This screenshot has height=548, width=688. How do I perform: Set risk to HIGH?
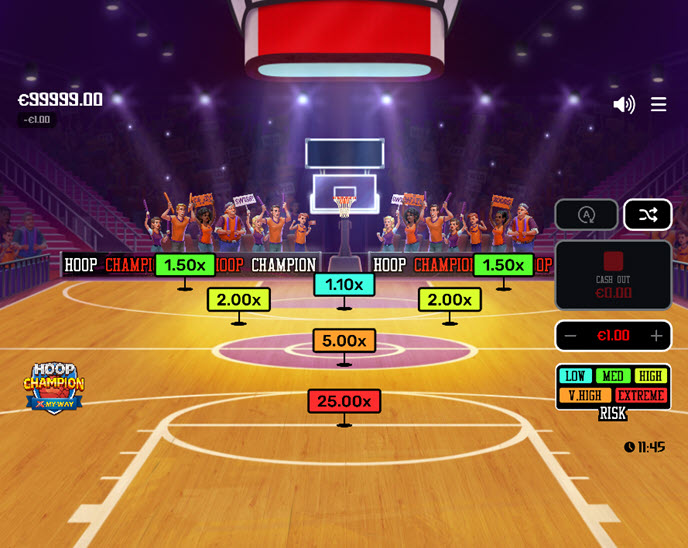point(651,376)
